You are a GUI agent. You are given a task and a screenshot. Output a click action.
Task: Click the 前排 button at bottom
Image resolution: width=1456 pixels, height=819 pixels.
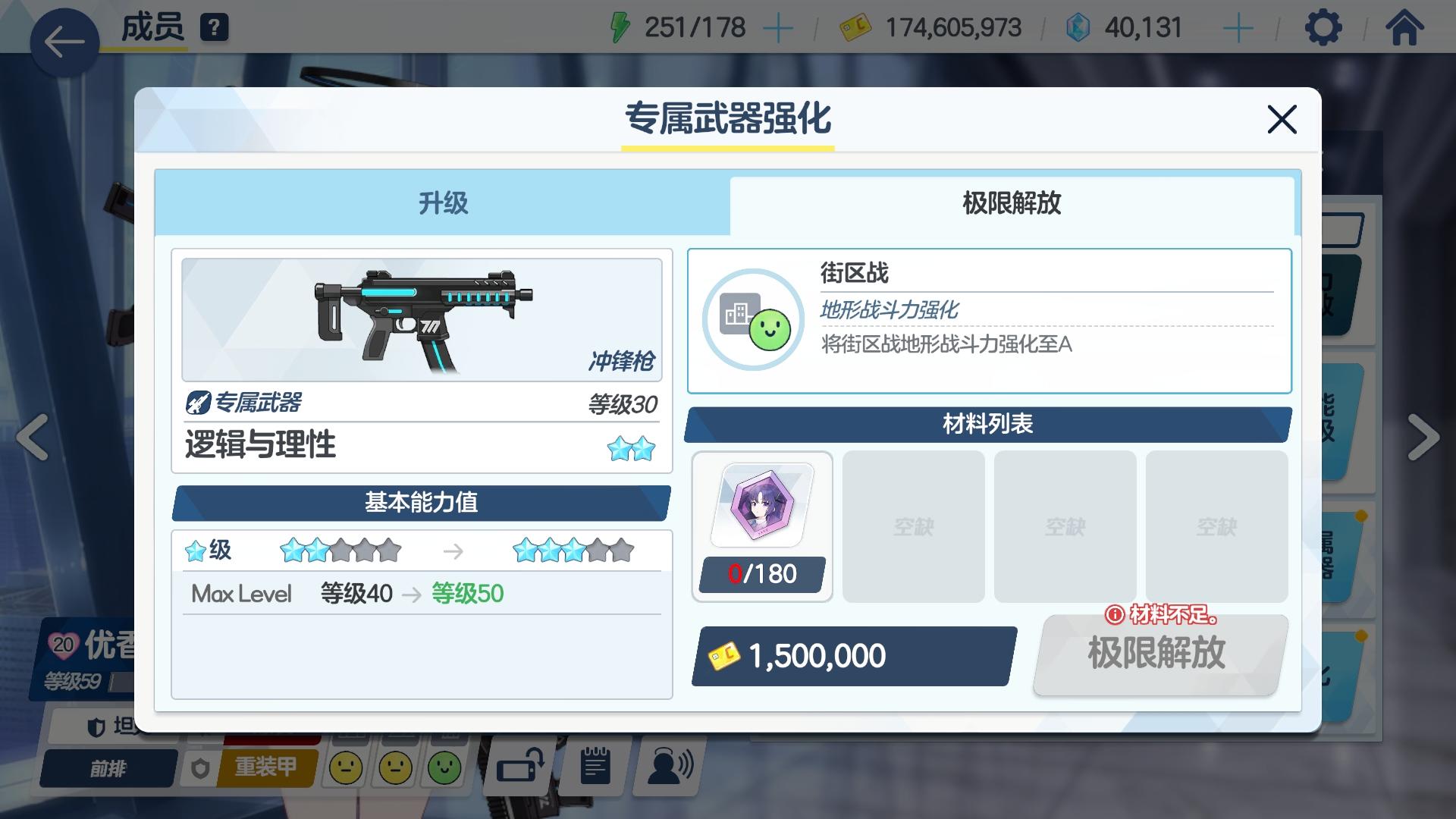point(108,768)
